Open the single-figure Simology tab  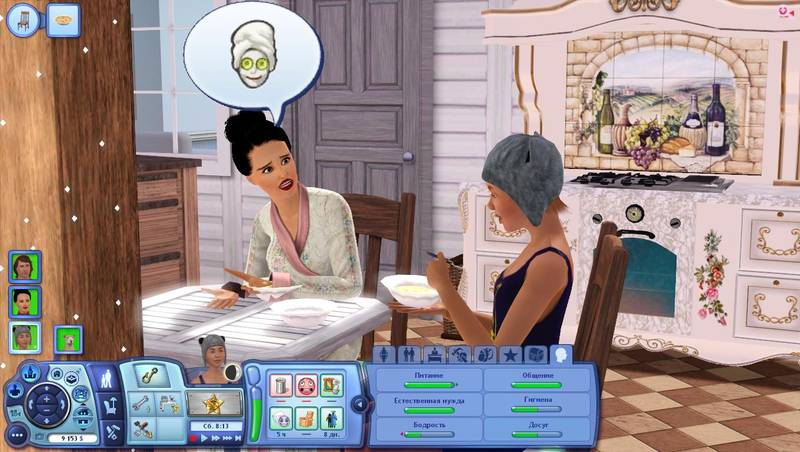coord(383,355)
